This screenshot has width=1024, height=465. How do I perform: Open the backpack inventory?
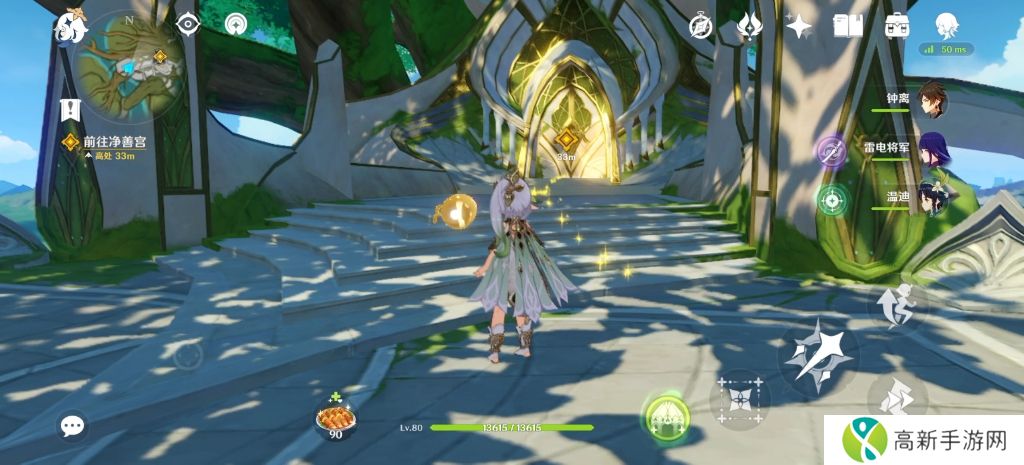(x=897, y=27)
